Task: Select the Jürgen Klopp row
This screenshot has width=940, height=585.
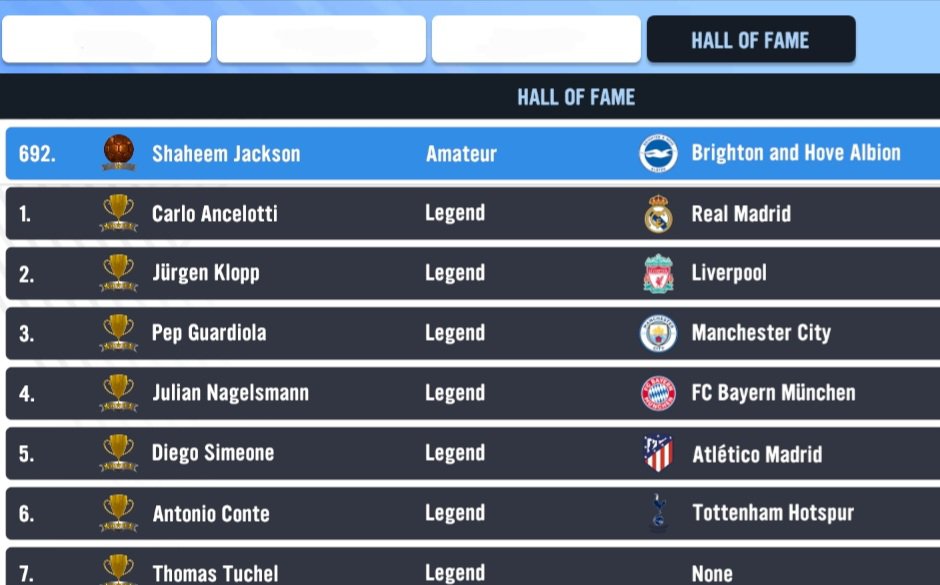Action: pos(470,273)
